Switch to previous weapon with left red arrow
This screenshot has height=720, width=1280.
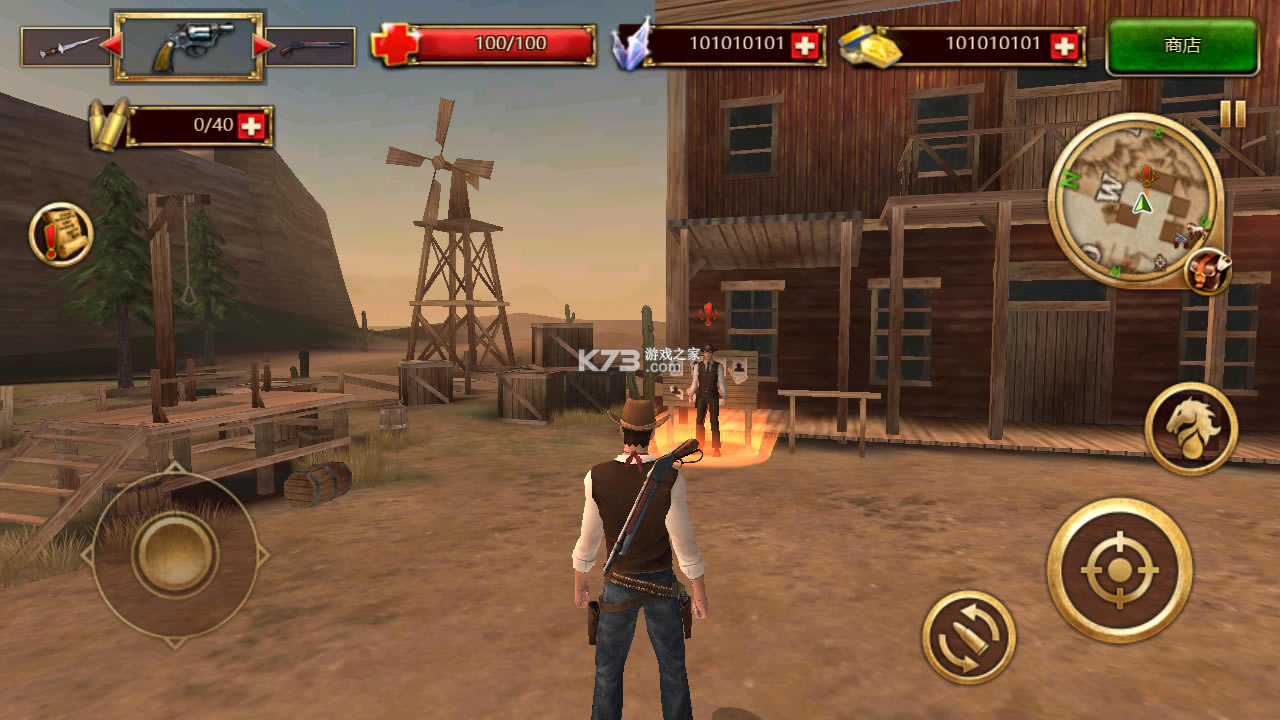pyautogui.click(x=111, y=46)
